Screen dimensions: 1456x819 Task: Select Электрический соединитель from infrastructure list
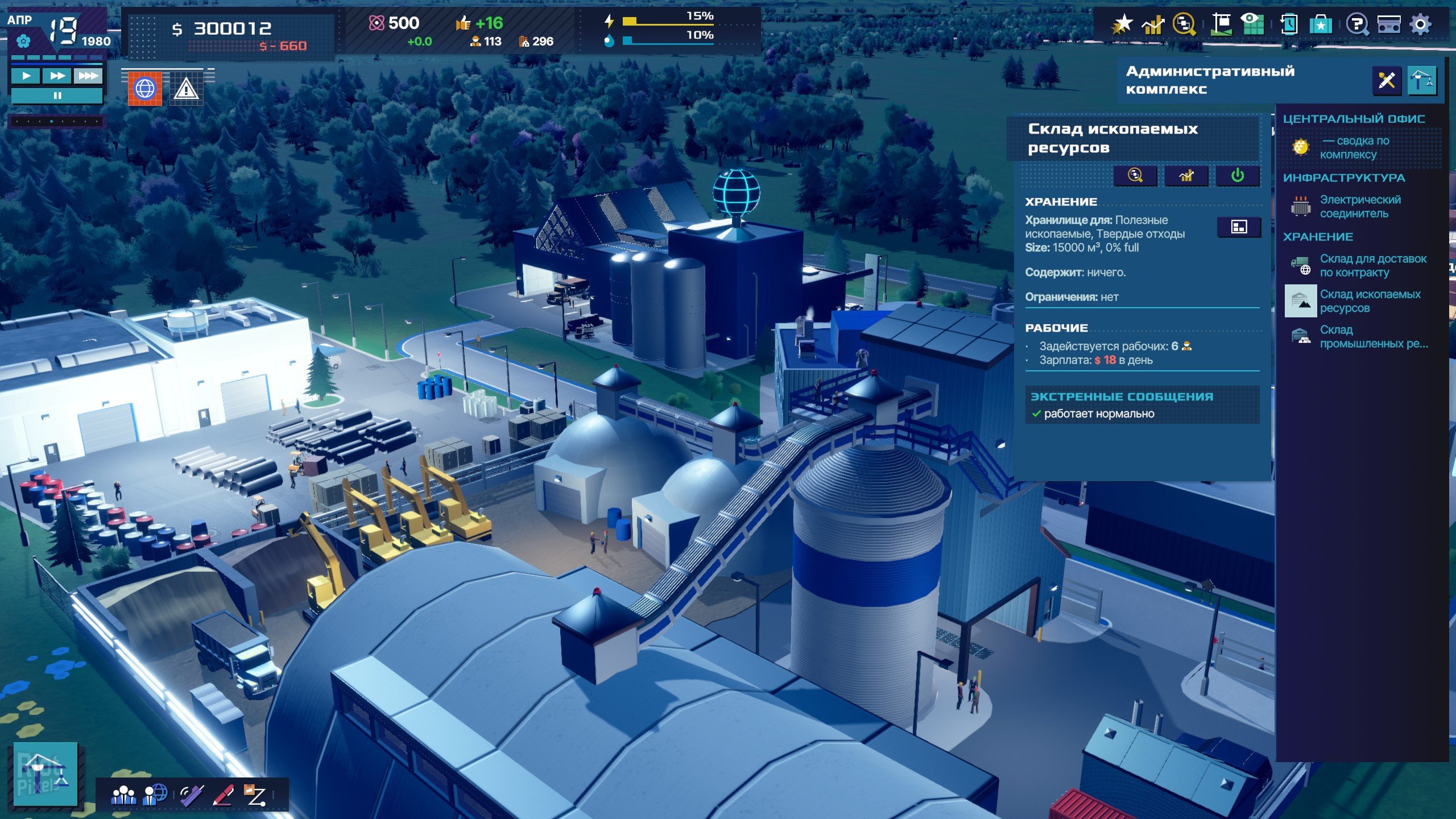pyautogui.click(x=1359, y=206)
